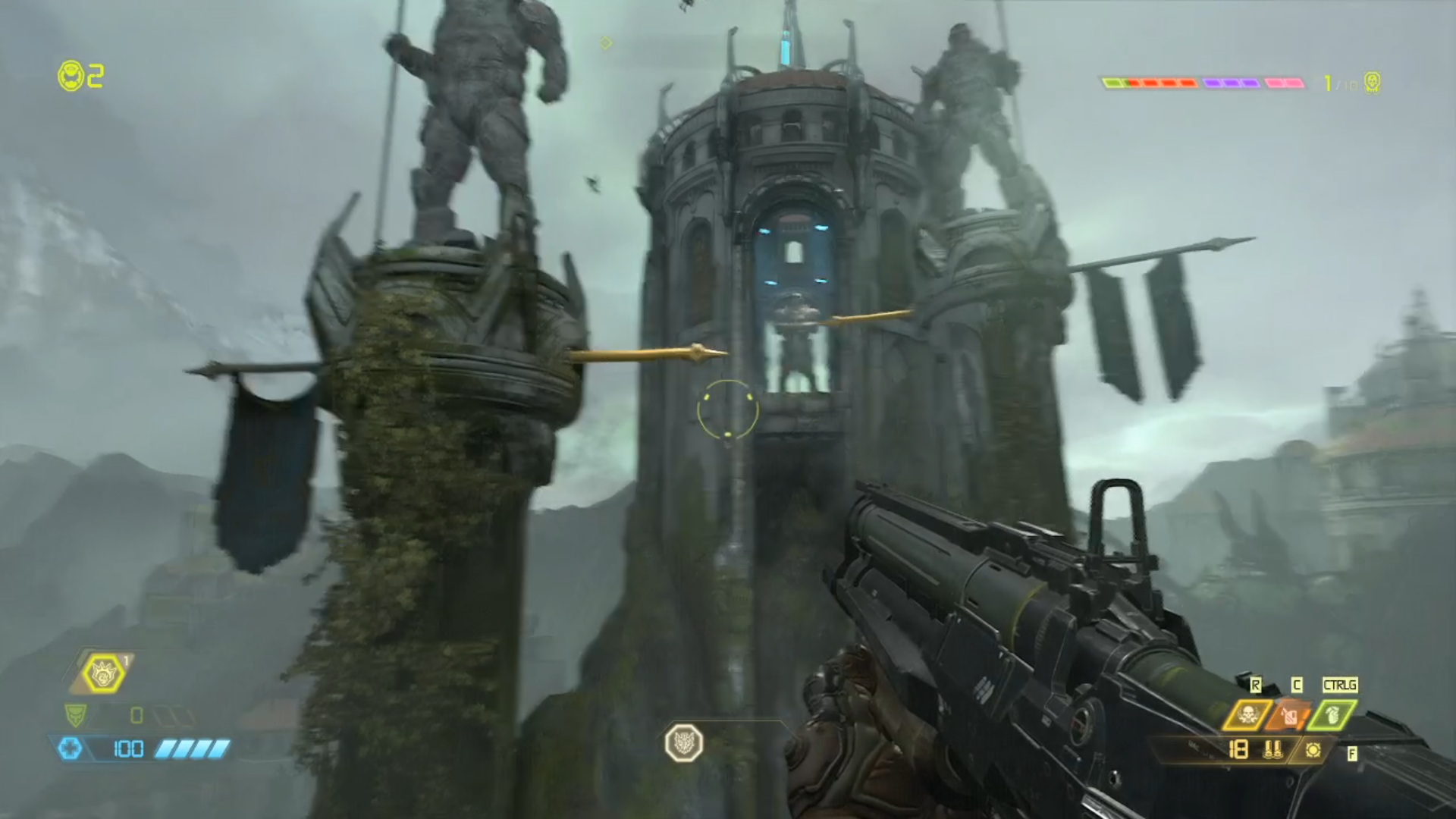
Task: Click the white demon-face hexagon emblem
Action: [684, 743]
